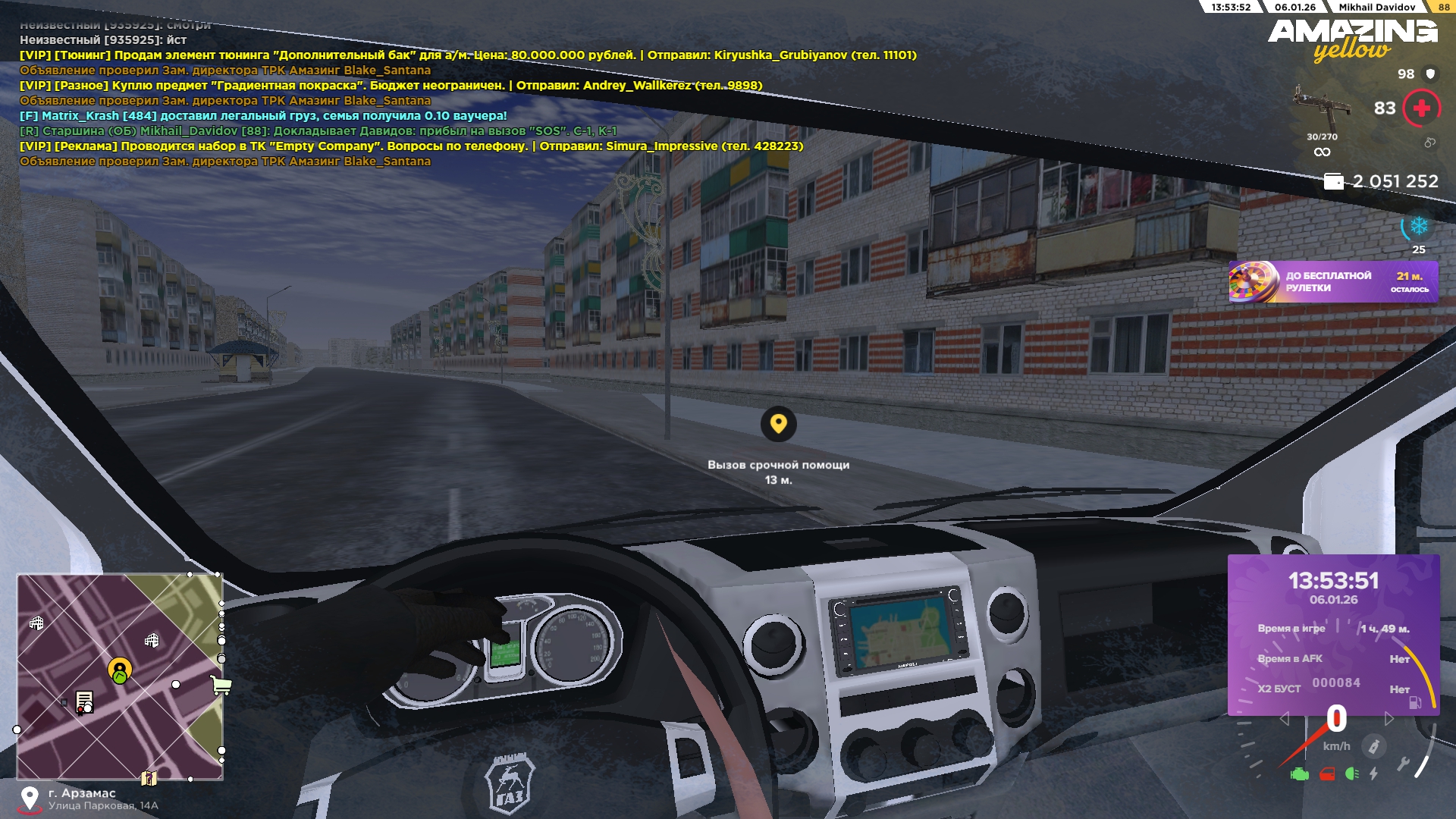Viewport: 1456px width, 819px height.
Task: Toggle the green headlights indicator
Action: [1351, 774]
